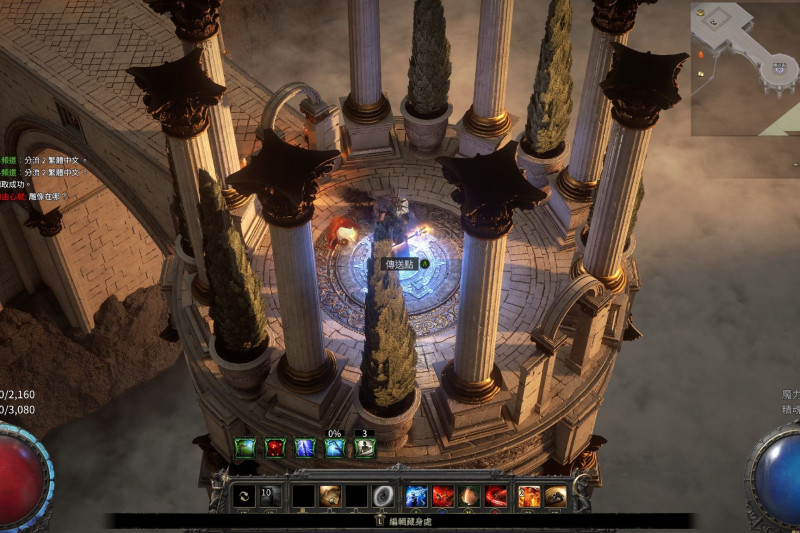Activate the red swirl skill on hotbar
This screenshot has width=800, height=533.
[496, 495]
